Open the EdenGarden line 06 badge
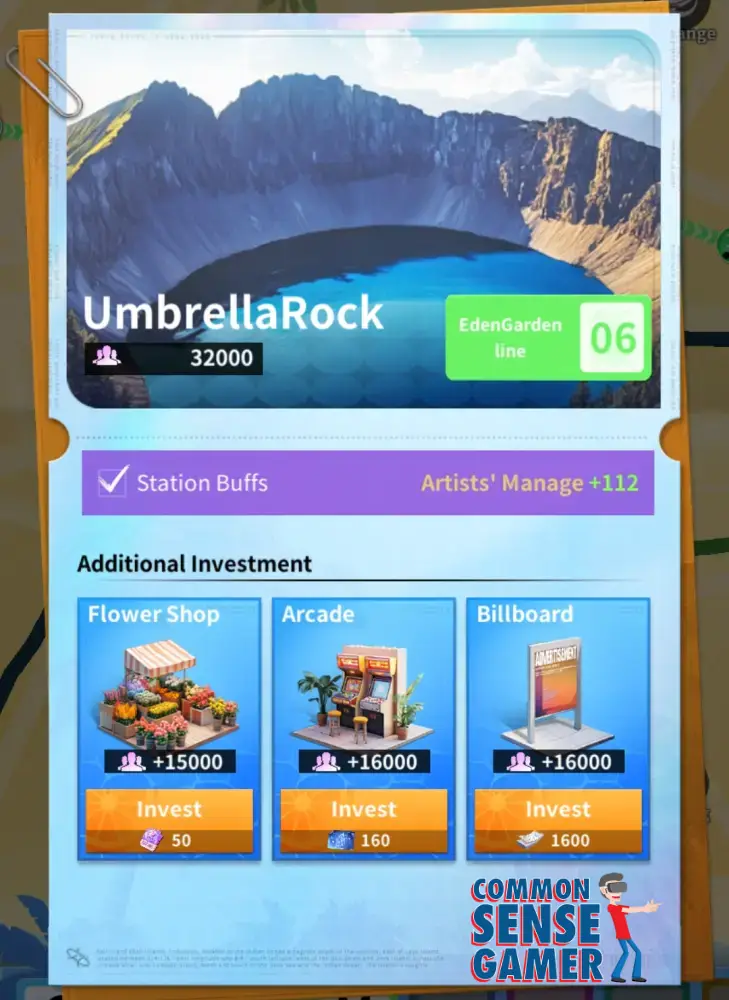Viewport: 729px width, 1000px height. (547, 338)
